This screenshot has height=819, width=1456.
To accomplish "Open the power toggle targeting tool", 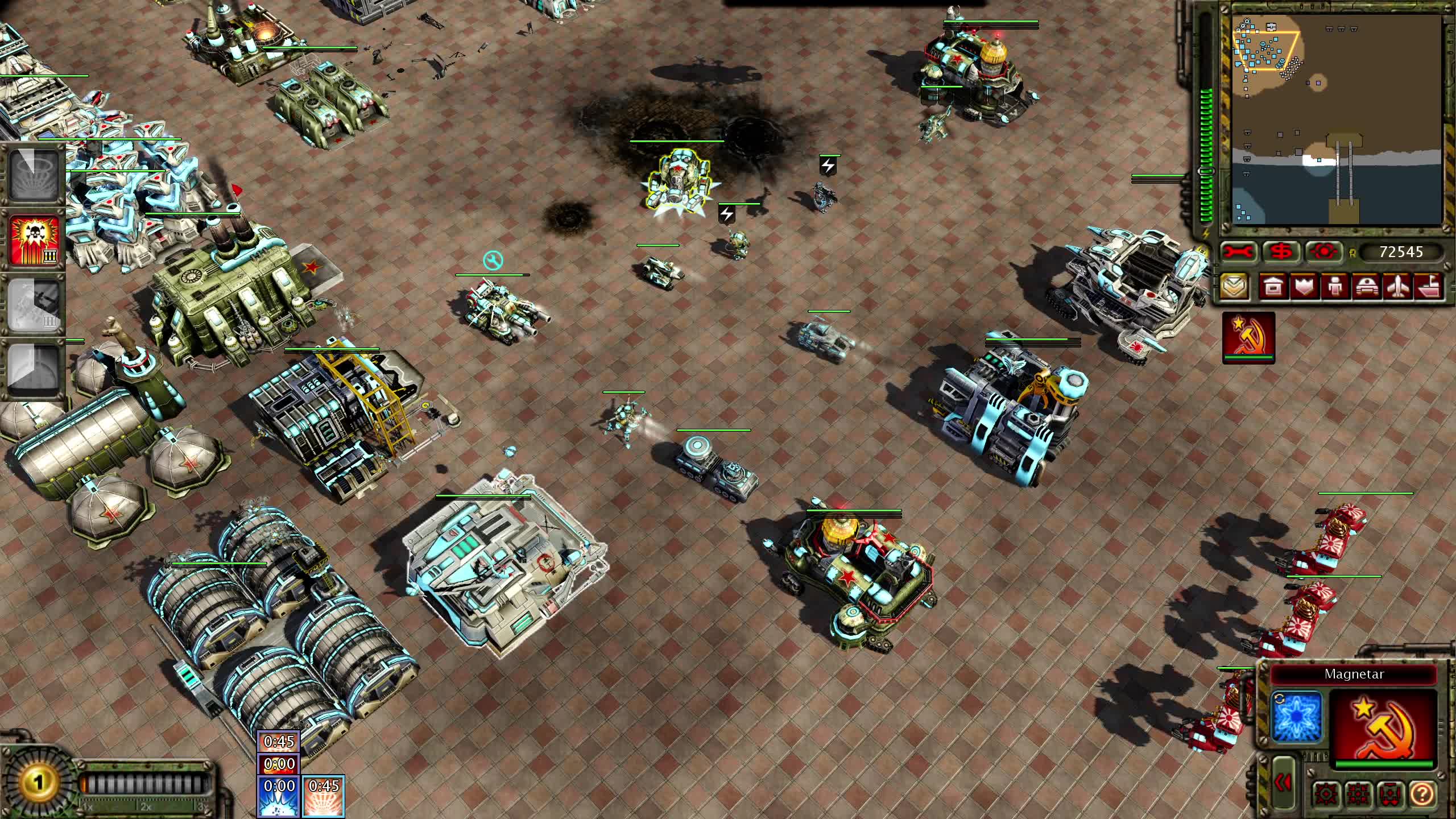I will (x=1323, y=252).
